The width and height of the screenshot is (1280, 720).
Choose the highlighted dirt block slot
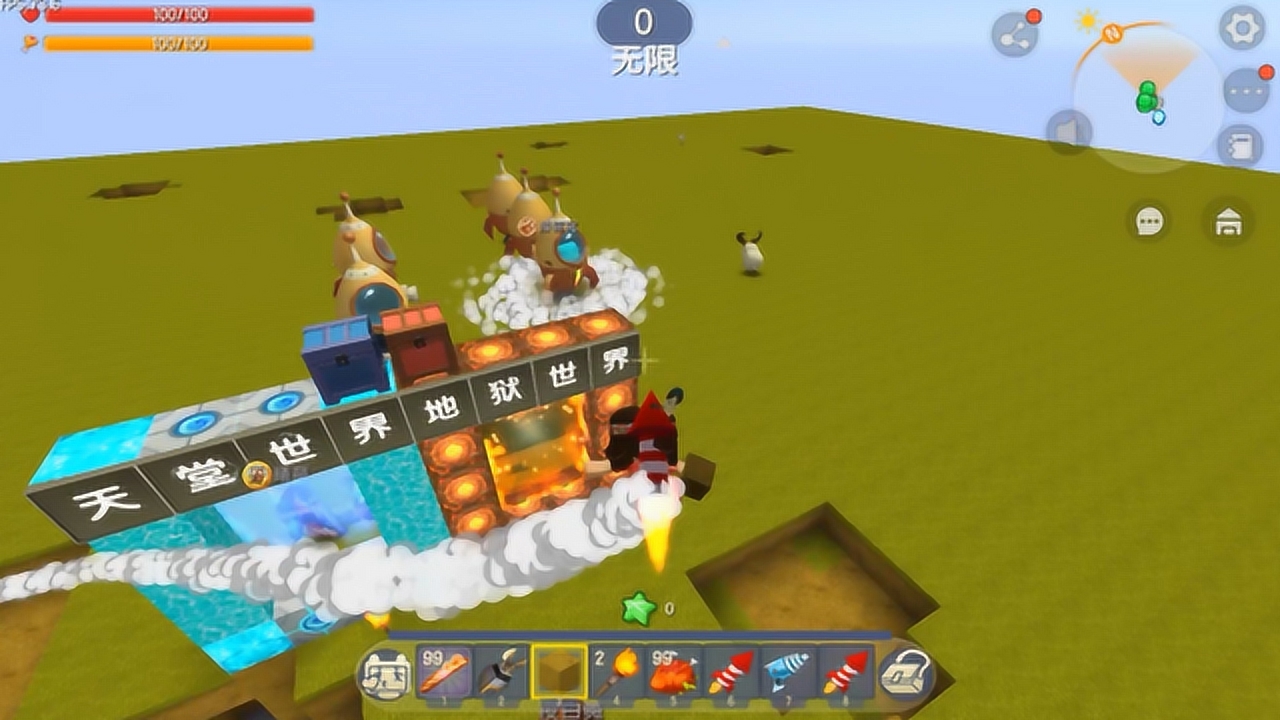coord(559,671)
